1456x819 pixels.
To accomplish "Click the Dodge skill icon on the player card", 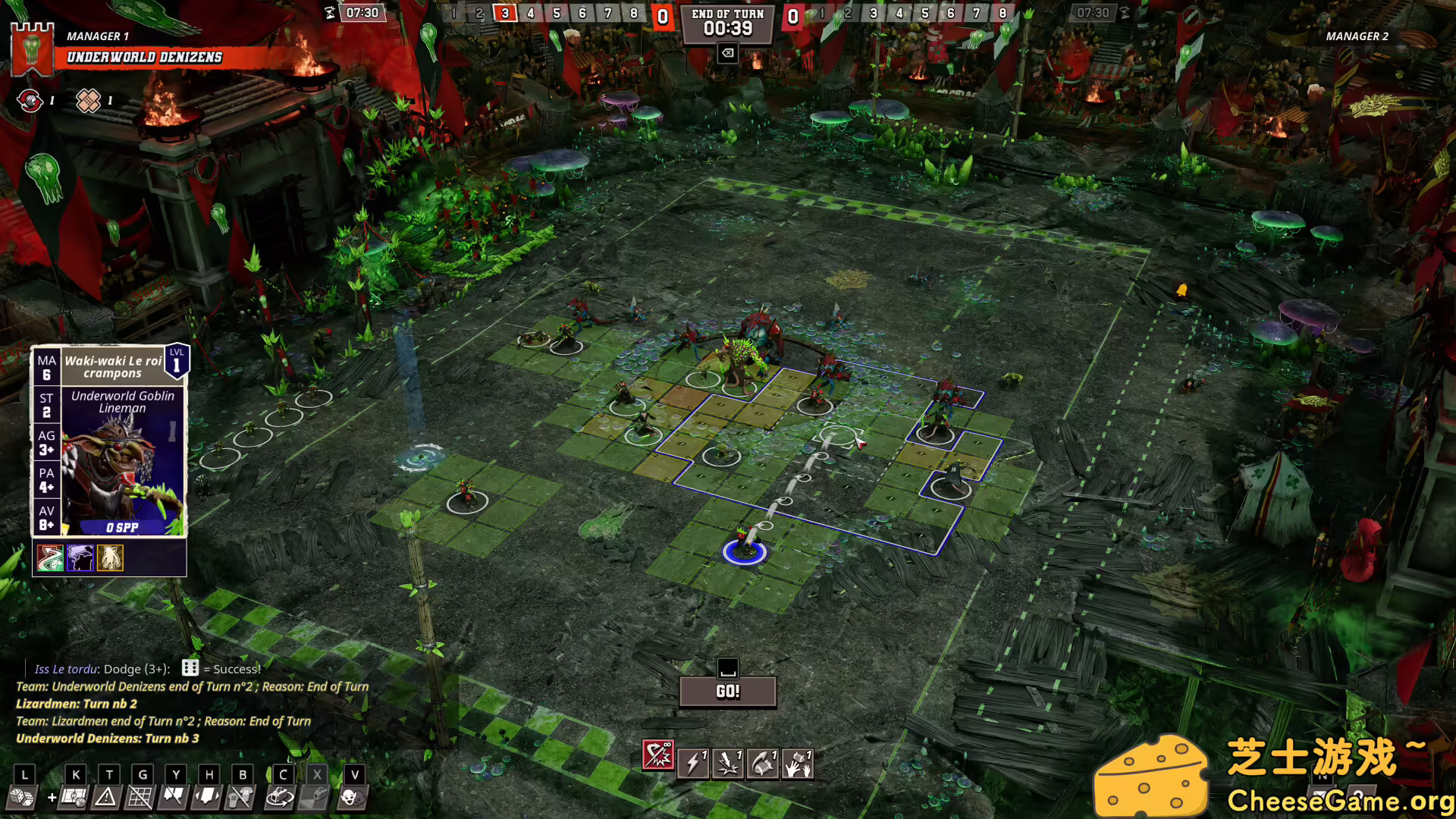I will click(x=49, y=557).
